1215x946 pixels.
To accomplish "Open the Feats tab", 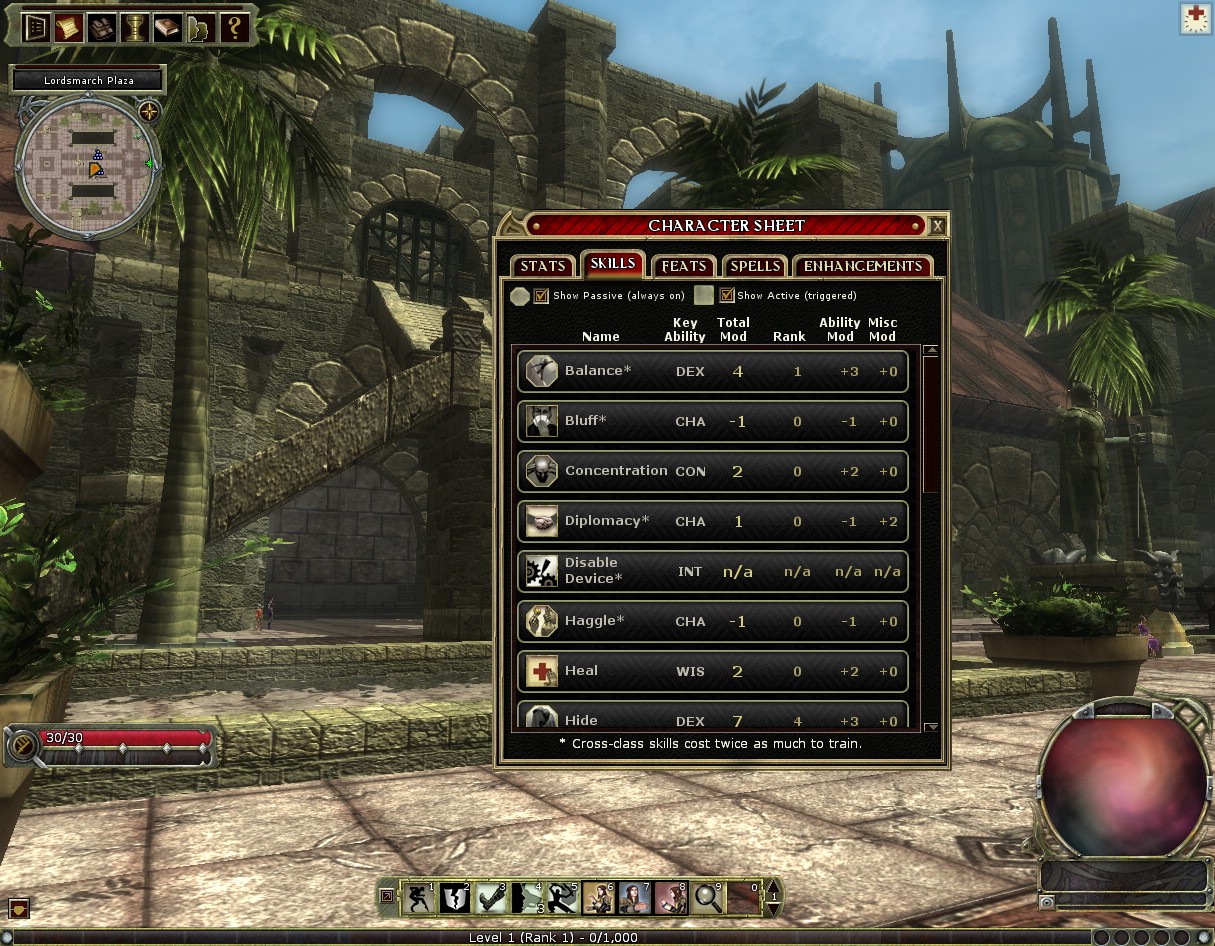I will 684,266.
